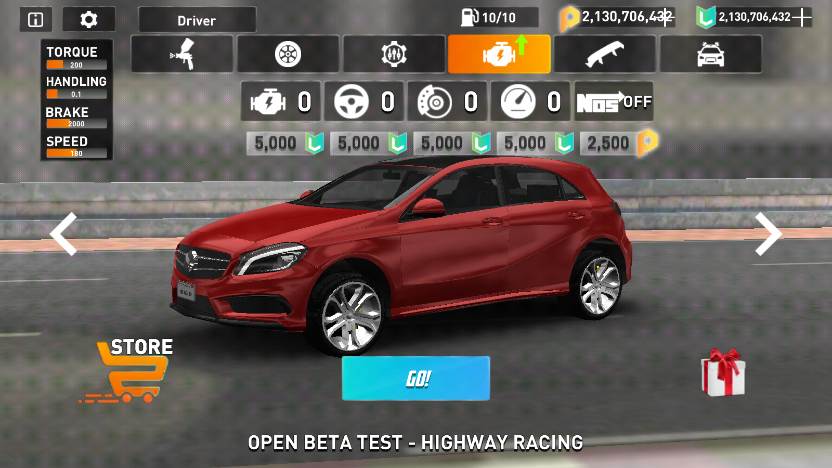Open the info panel button
Screen dimensions: 832x468
(x=36, y=19)
